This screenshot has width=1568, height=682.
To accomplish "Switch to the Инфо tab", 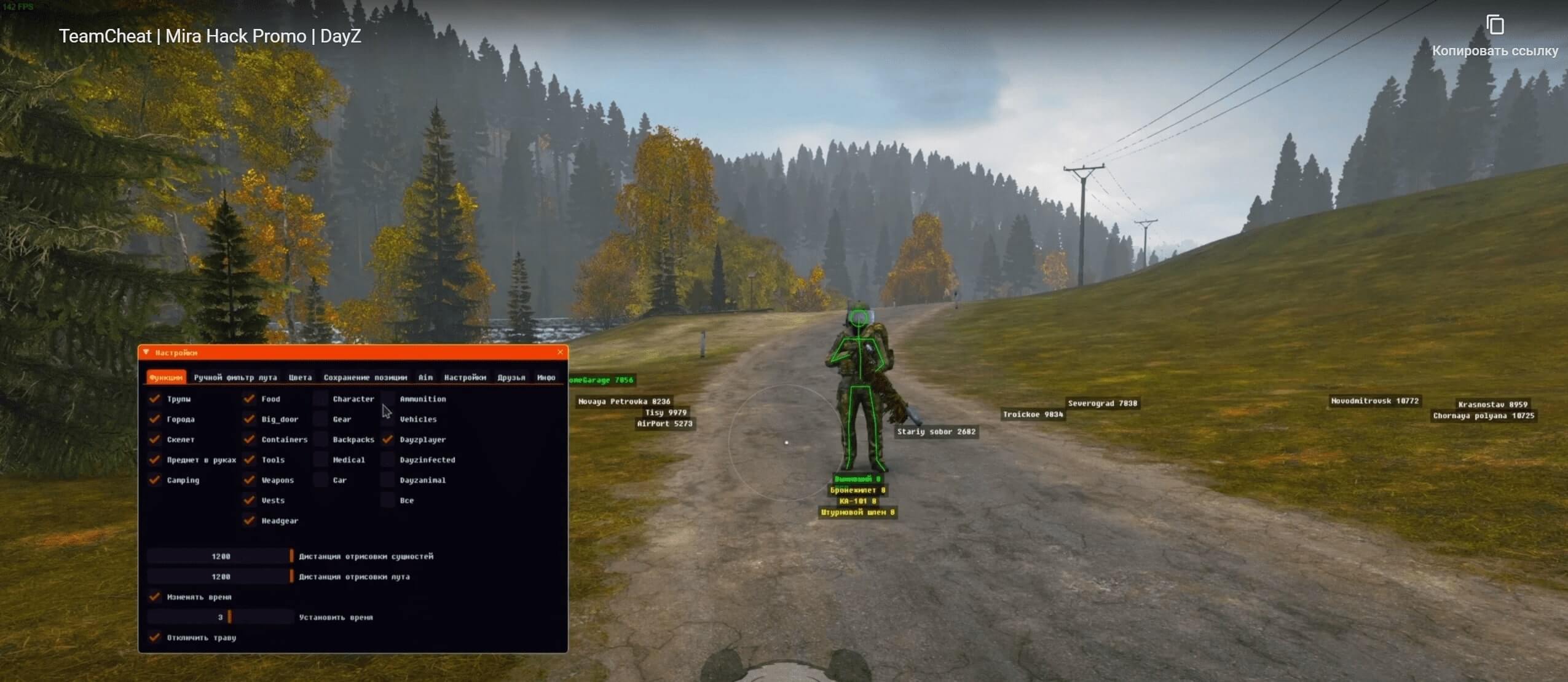I will point(546,378).
